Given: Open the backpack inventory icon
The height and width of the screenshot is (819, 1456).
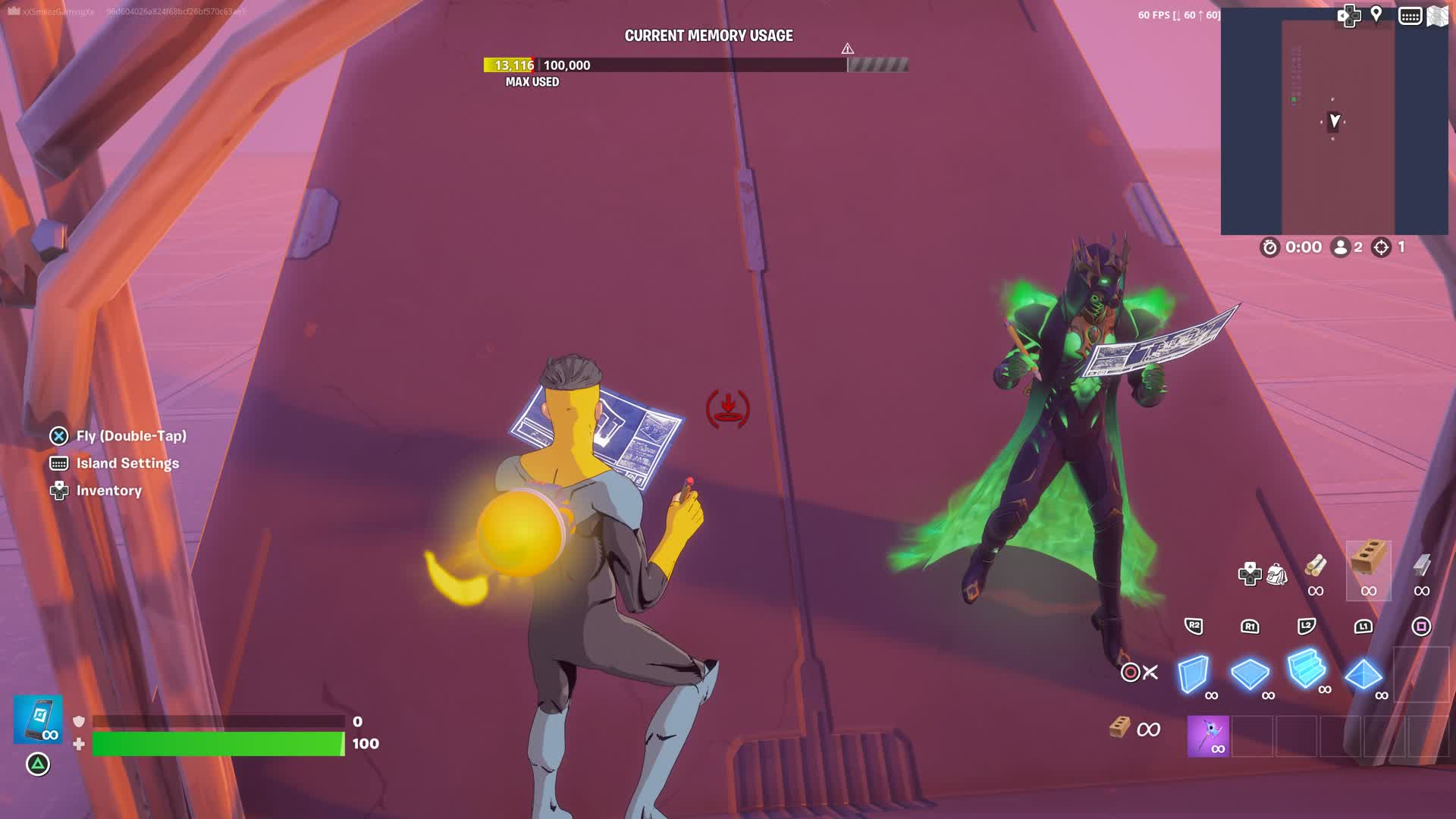Looking at the screenshot, I should pyautogui.click(x=1277, y=575).
